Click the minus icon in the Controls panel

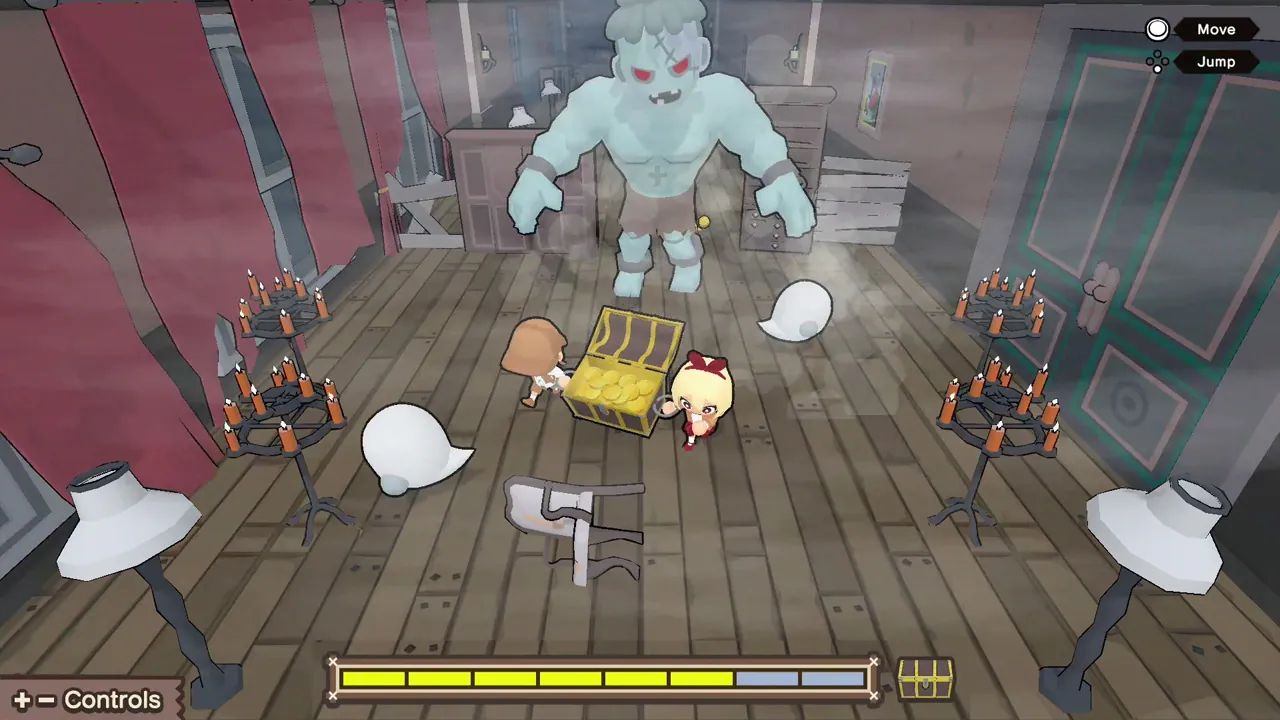[44, 700]
